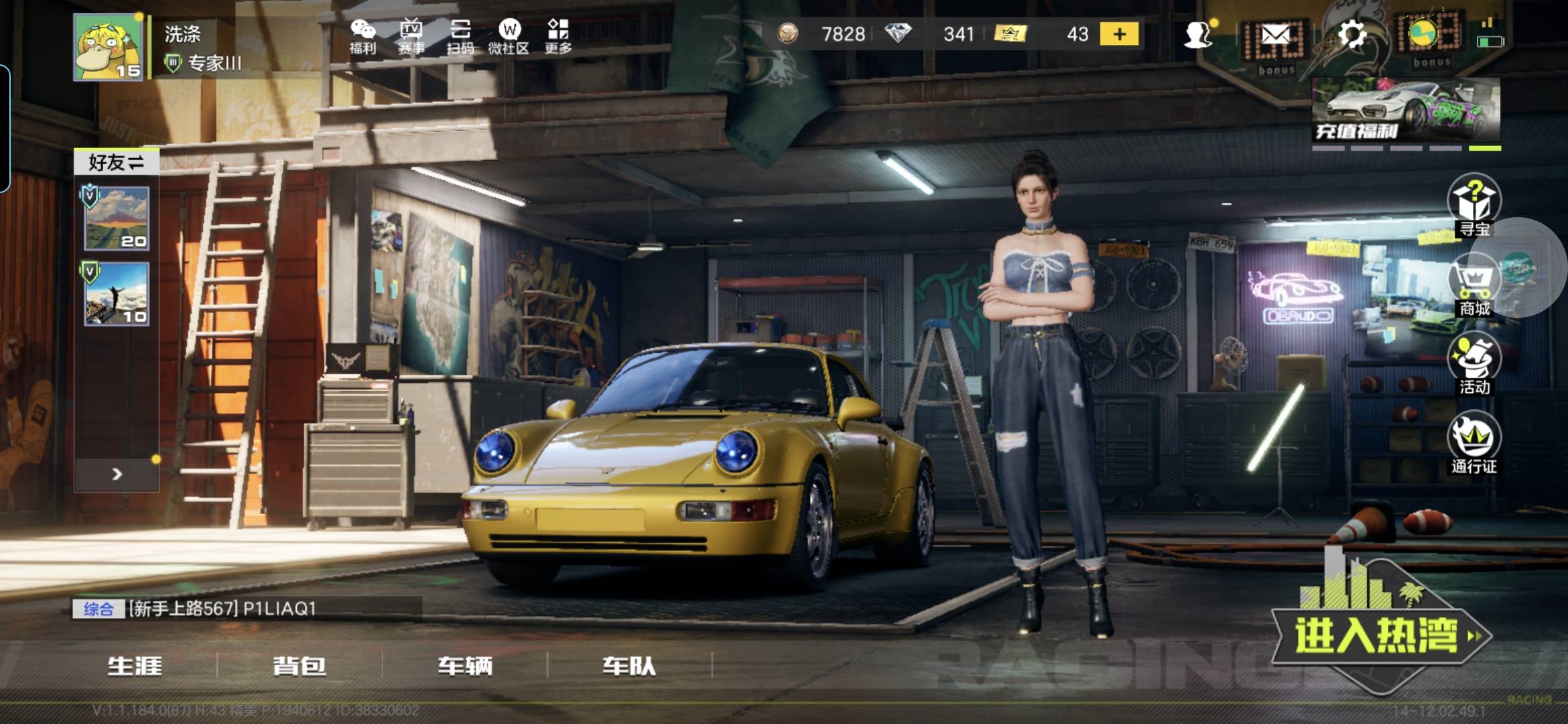Open 寻宝 treasure hunt
This screenshot has height=724, width=1568.
click(1474, 204)
